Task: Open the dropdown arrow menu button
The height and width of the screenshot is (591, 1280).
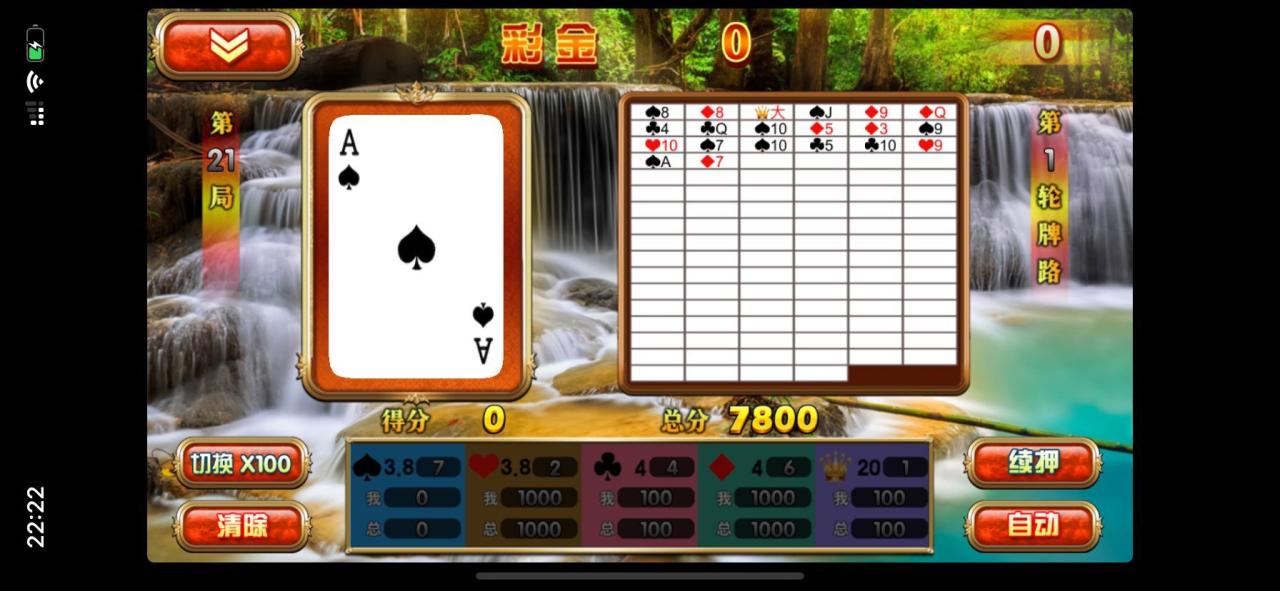Action: point(229,46)
